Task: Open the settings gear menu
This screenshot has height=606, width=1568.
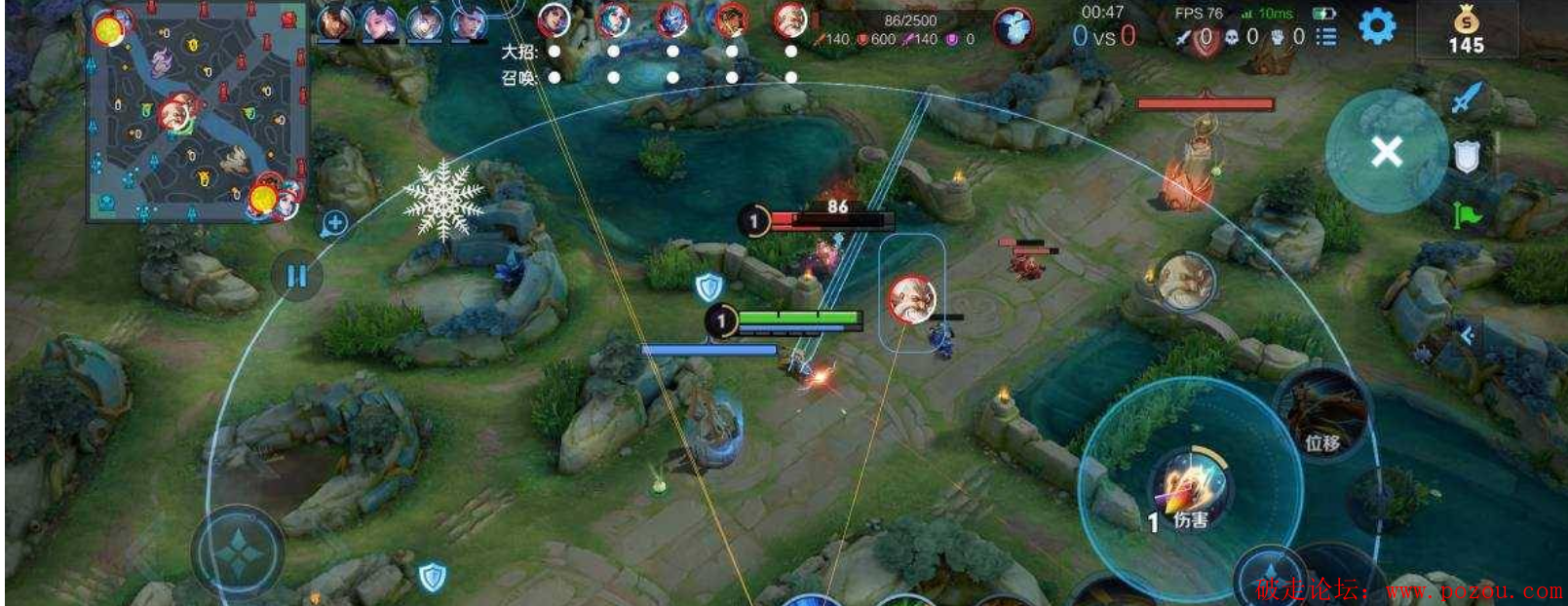Action: pyautogui.click(x=1376, y=26)
